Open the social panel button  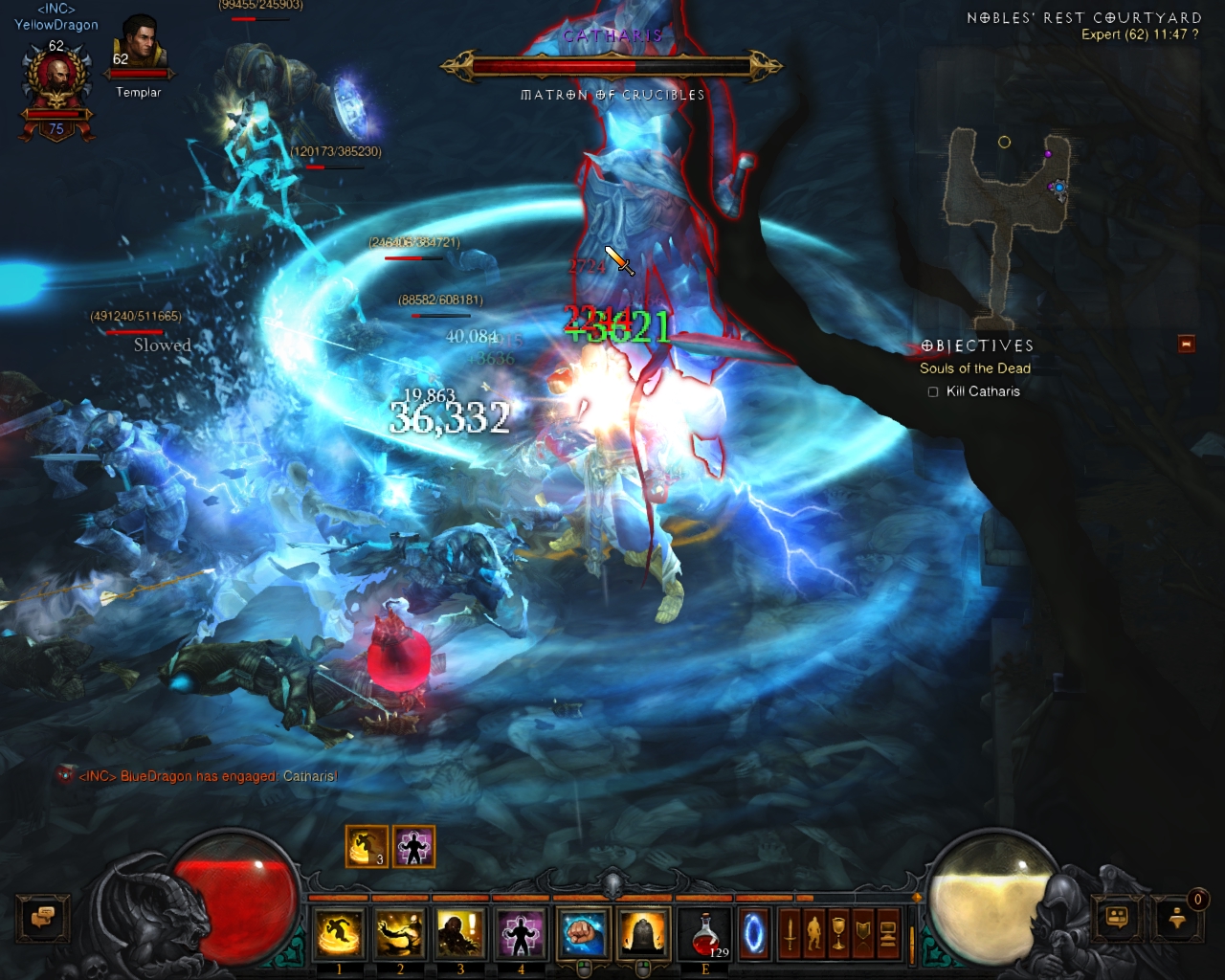point(1117,918)
